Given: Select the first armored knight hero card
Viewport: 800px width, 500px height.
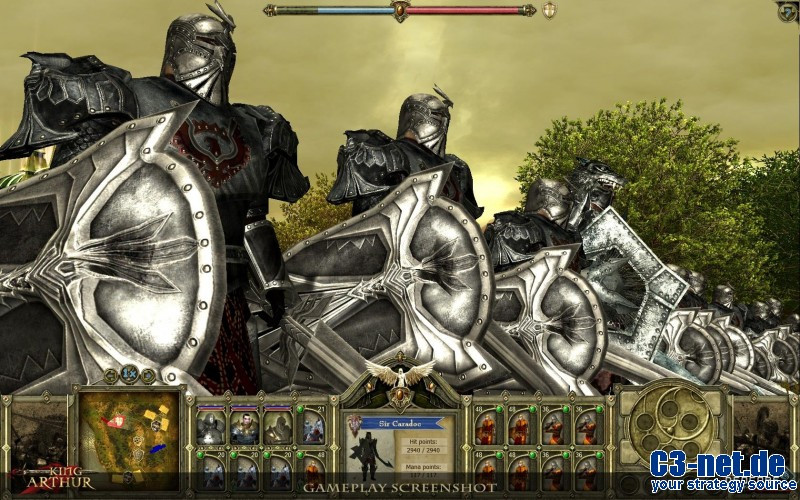Looking at the screenshot, I should pyautogui.click(x=211, y=426).
